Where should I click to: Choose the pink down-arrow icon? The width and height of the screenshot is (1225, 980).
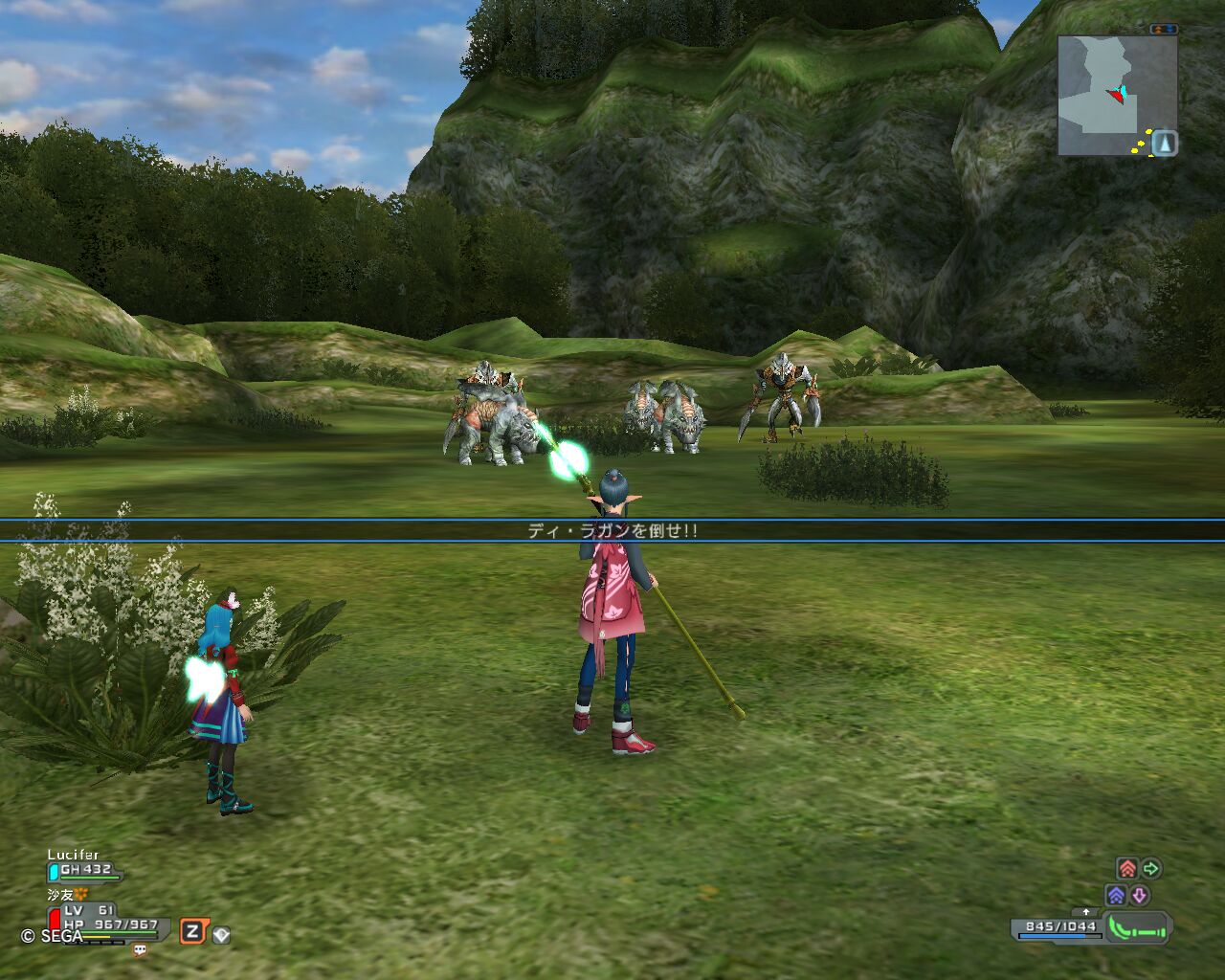(x=1140, y=896)
